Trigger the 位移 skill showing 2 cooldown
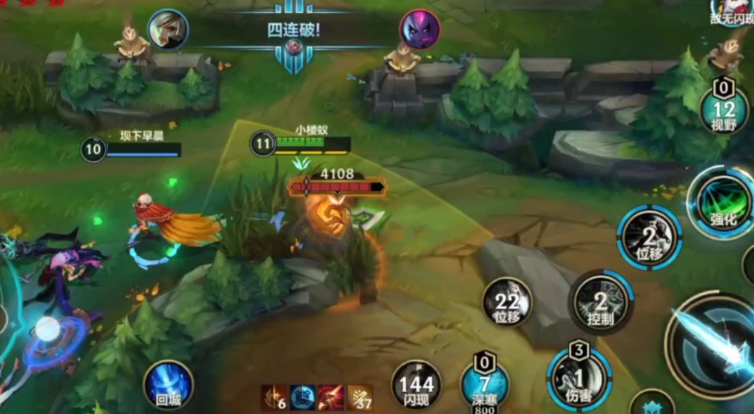Viewport: 754px width, 414px height. coord(649,237)
